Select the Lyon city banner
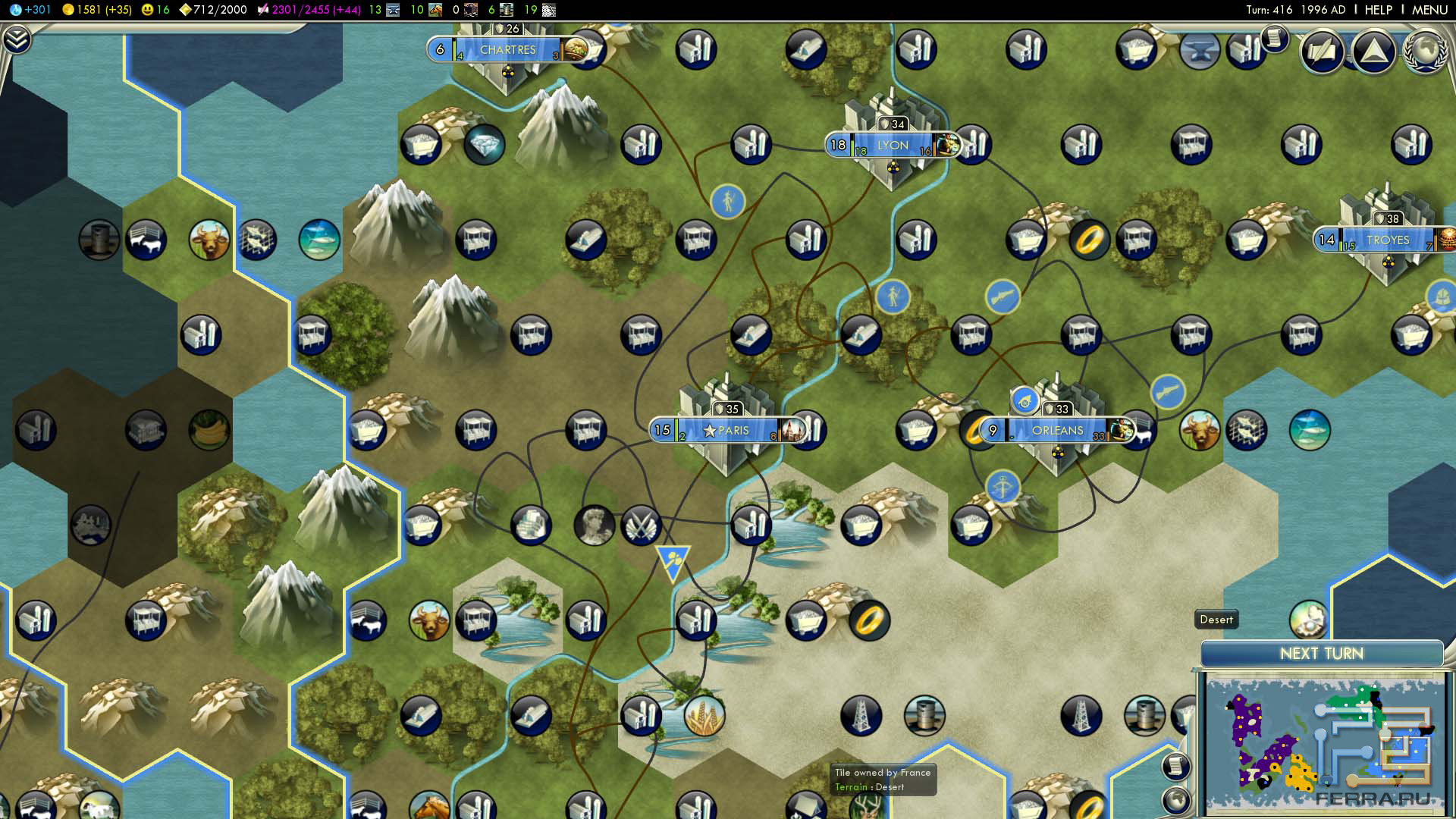 click(x=892, y=145)
